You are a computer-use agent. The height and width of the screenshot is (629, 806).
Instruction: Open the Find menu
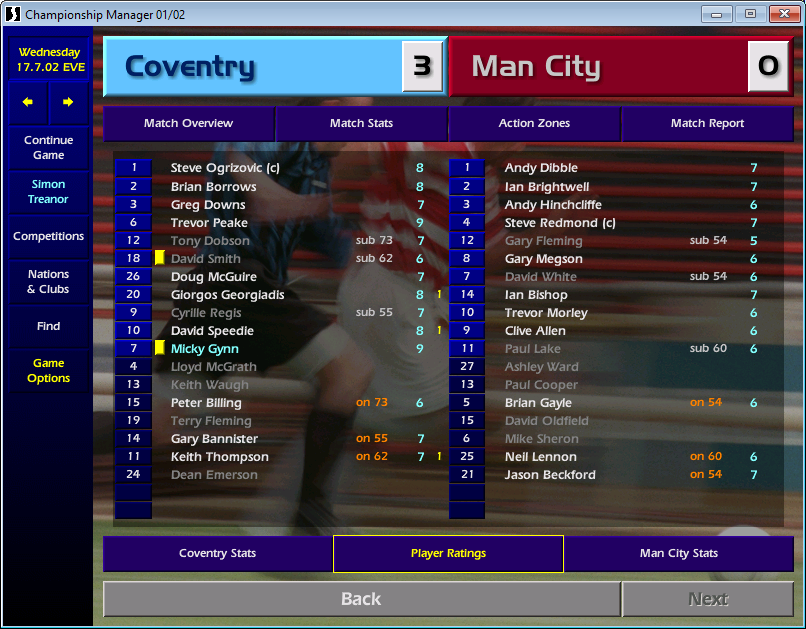[48, 326]
